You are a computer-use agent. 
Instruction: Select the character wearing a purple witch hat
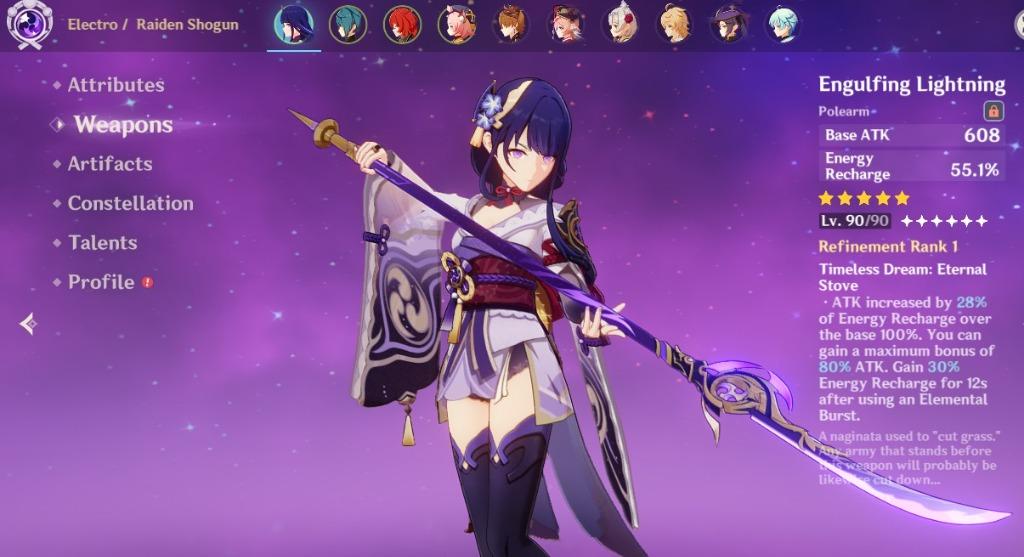coord(729,25)
